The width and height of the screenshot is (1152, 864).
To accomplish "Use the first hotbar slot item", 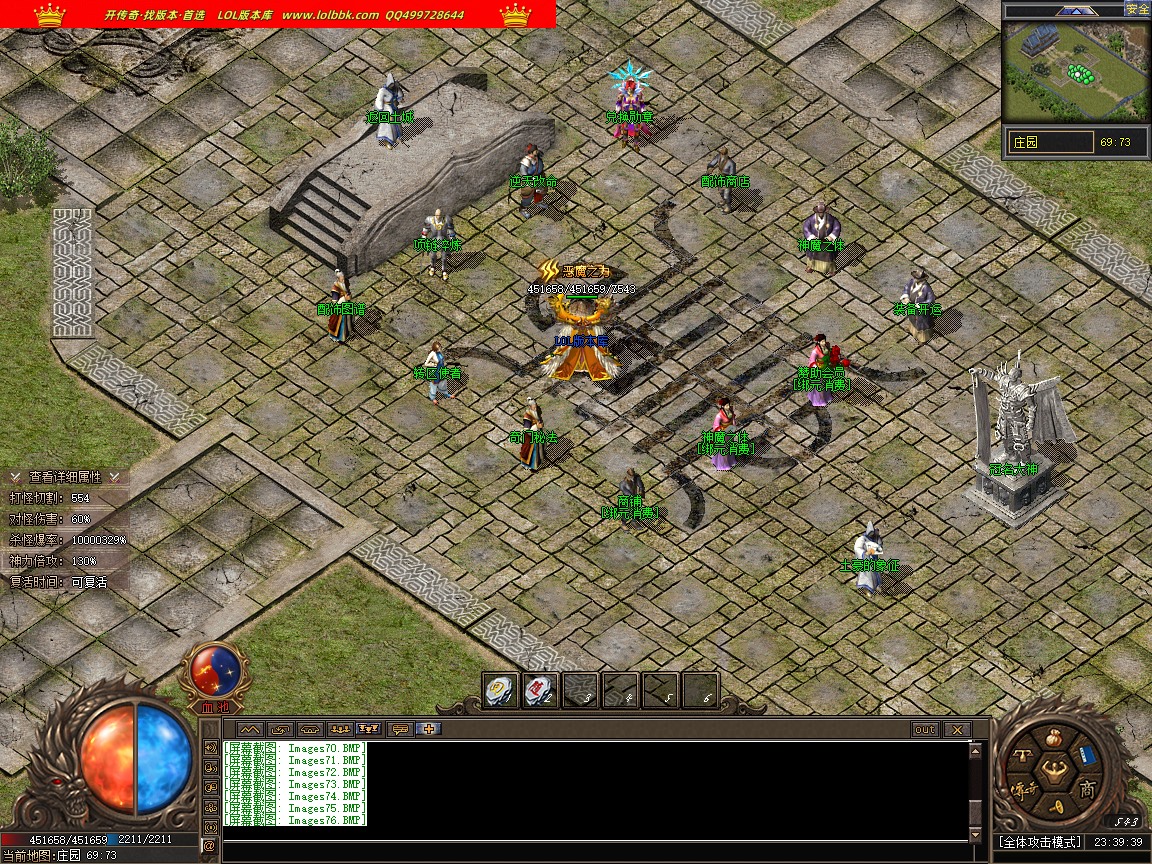I will tap(499, 690).
